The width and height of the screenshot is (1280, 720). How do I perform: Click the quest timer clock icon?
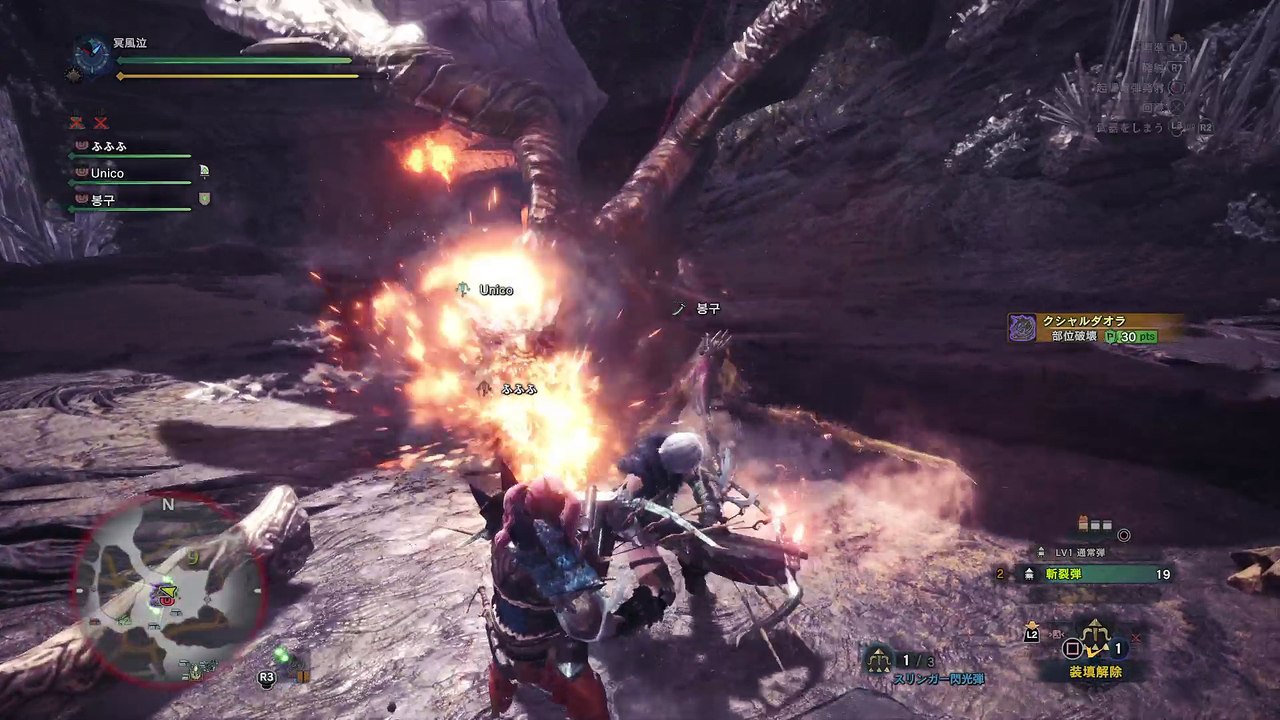pyautogui.click(x=92, y=56)
